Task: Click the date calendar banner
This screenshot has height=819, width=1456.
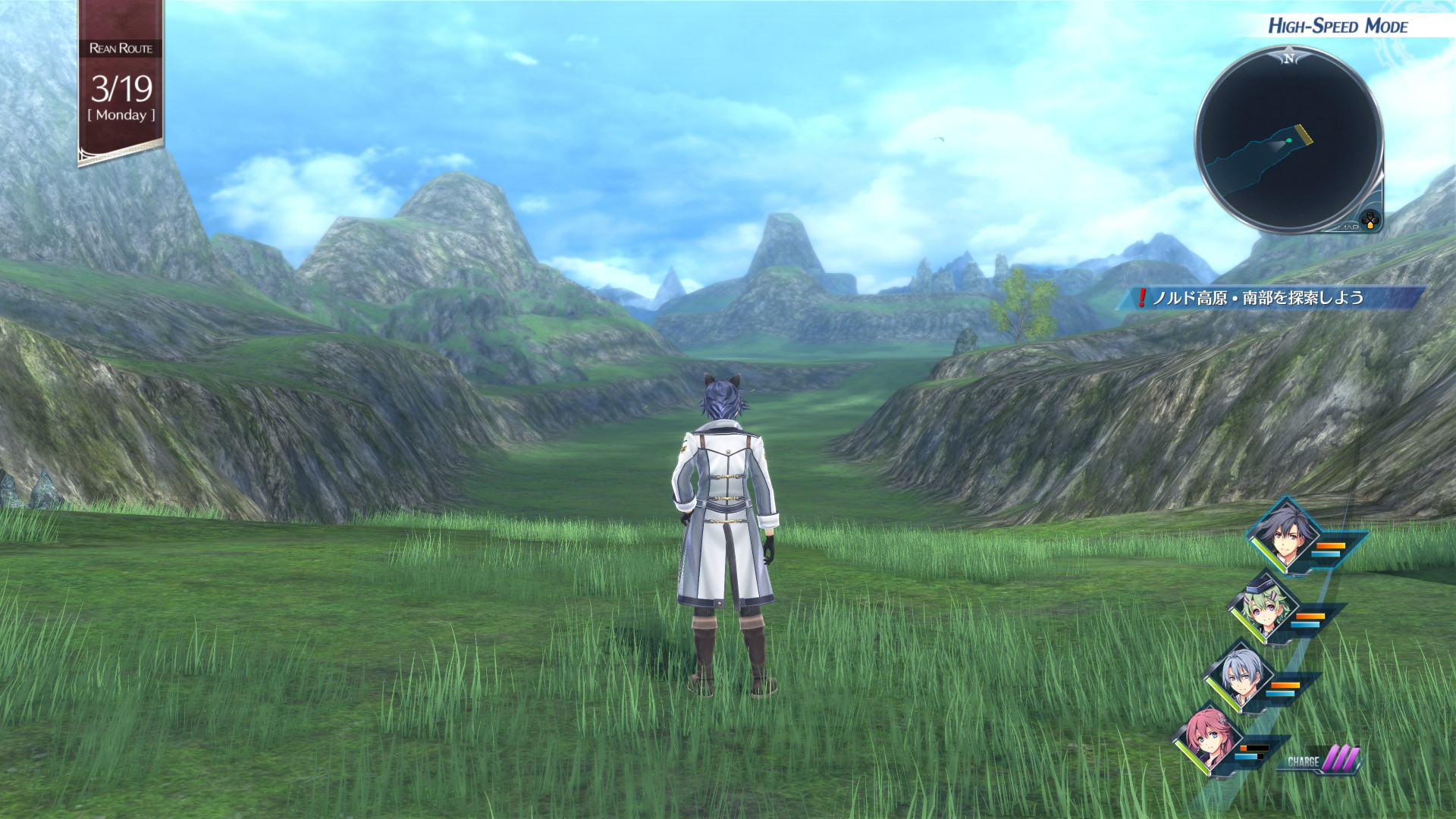Action: click(x=121, y=83)
